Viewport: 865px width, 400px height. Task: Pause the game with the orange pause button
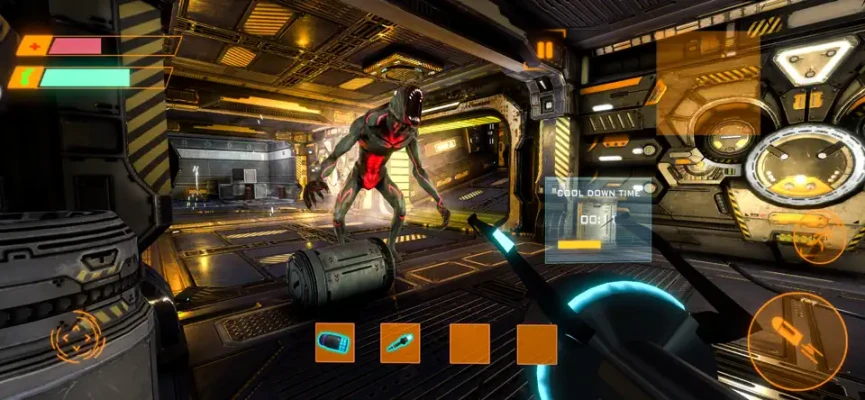545,49
